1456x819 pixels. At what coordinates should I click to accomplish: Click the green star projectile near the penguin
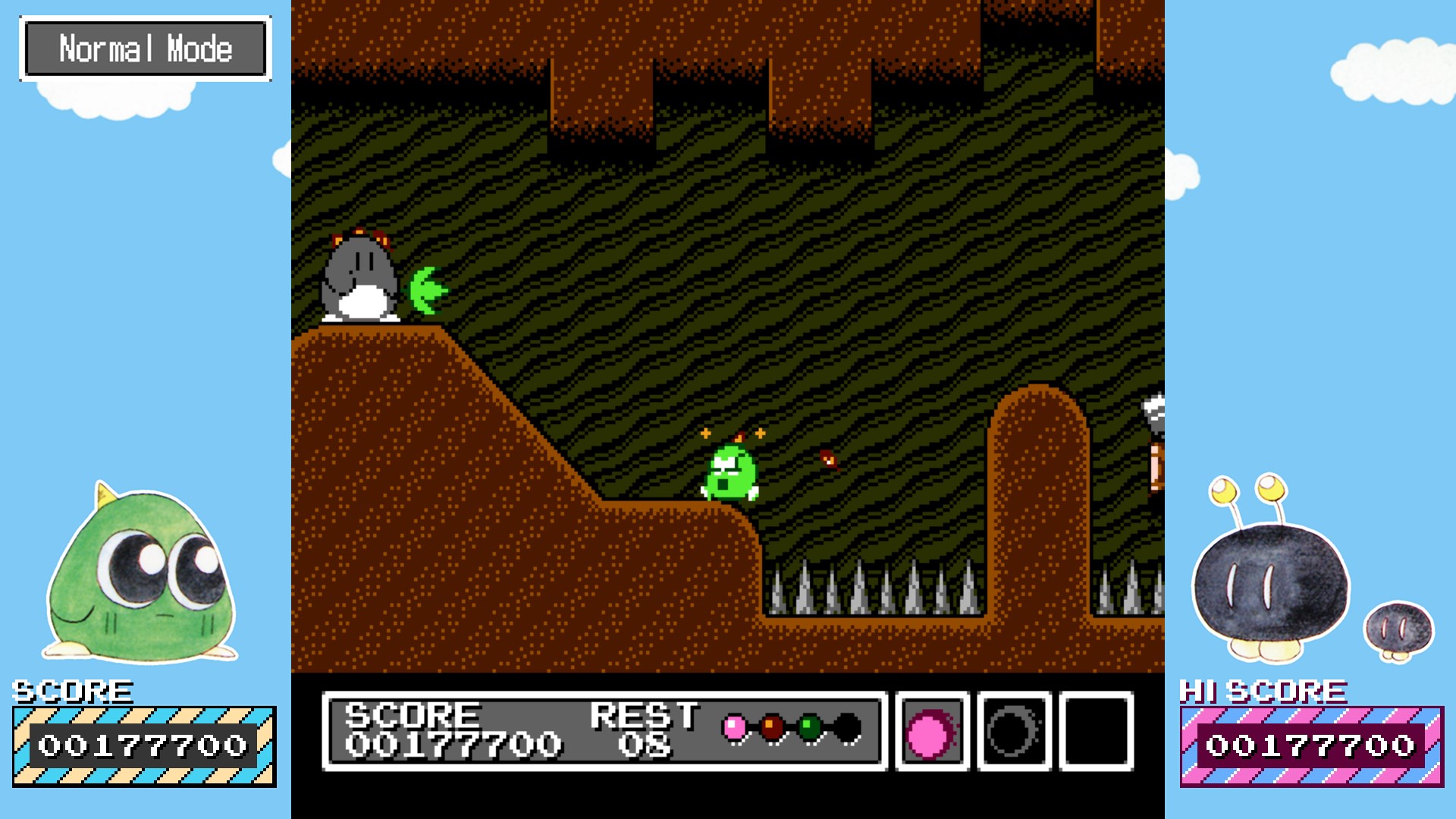[428, 290]
